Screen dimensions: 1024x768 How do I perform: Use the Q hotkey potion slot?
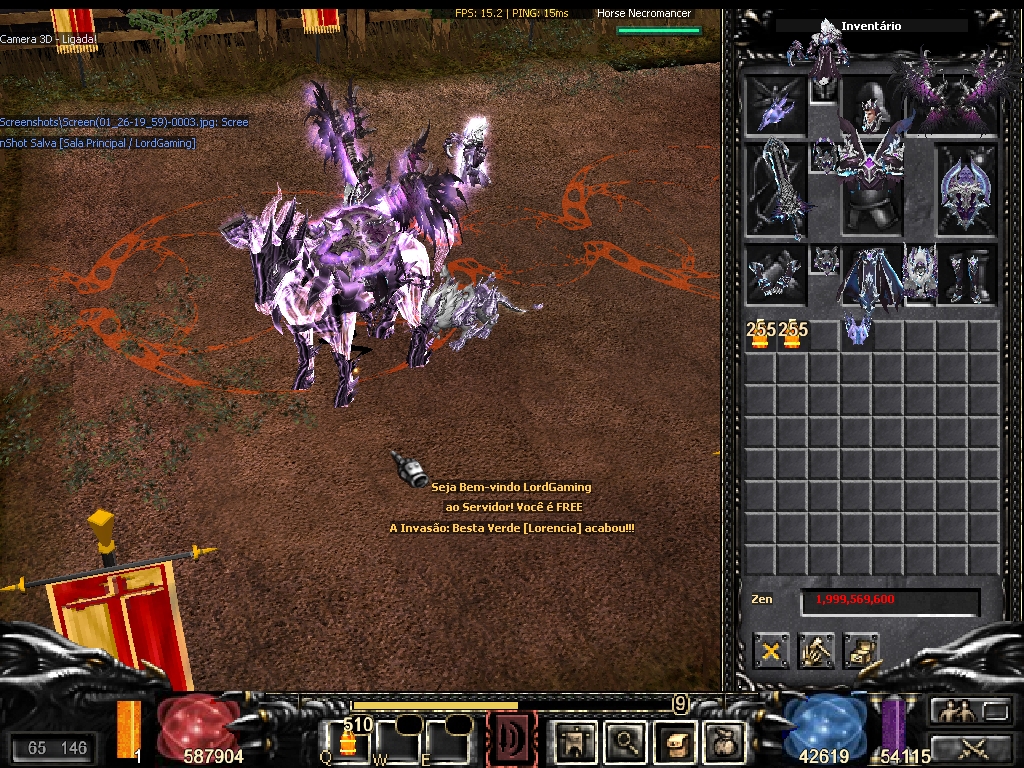(x=347, y=740)
